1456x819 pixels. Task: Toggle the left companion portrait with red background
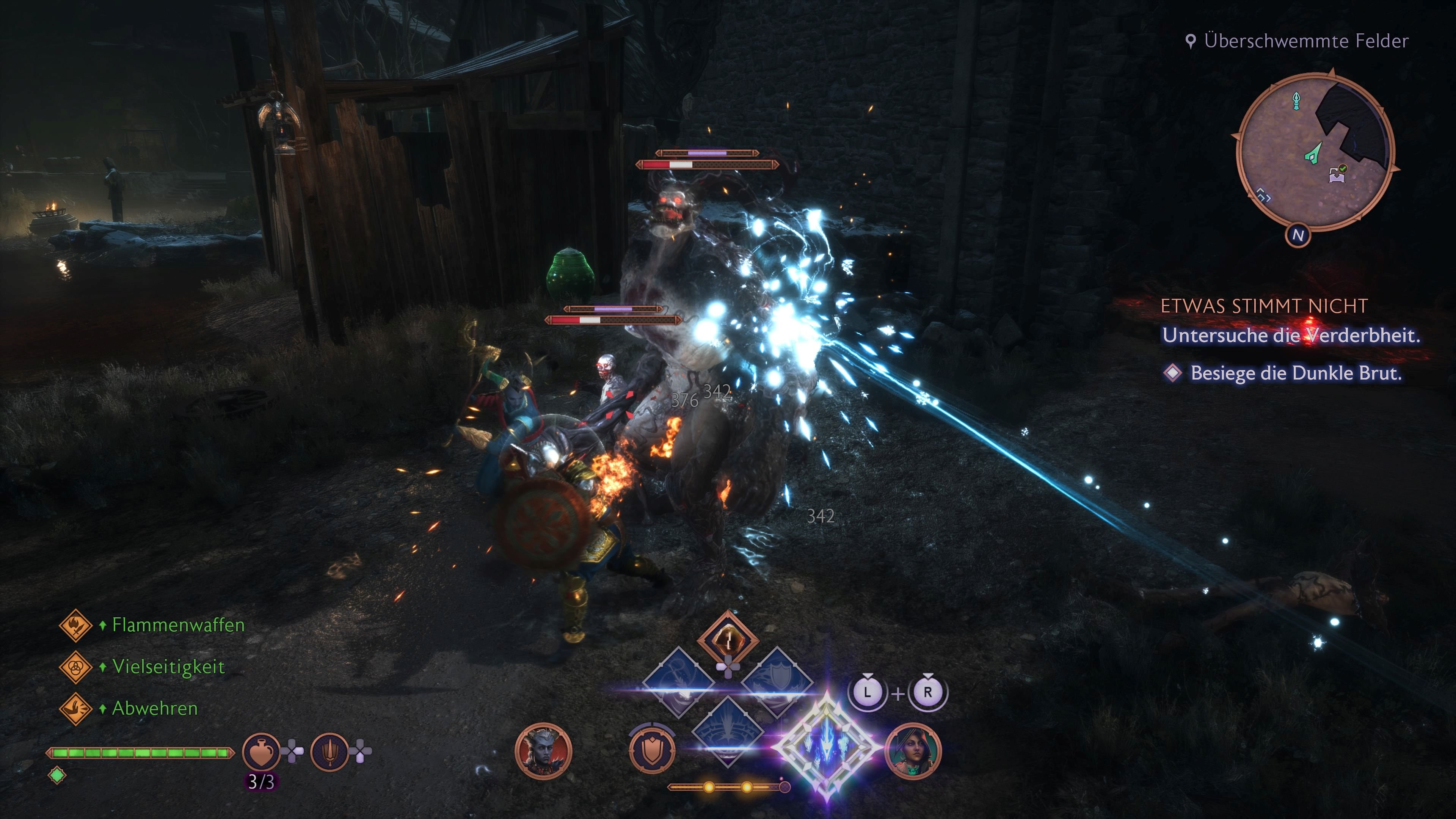[x=544, y=750]
